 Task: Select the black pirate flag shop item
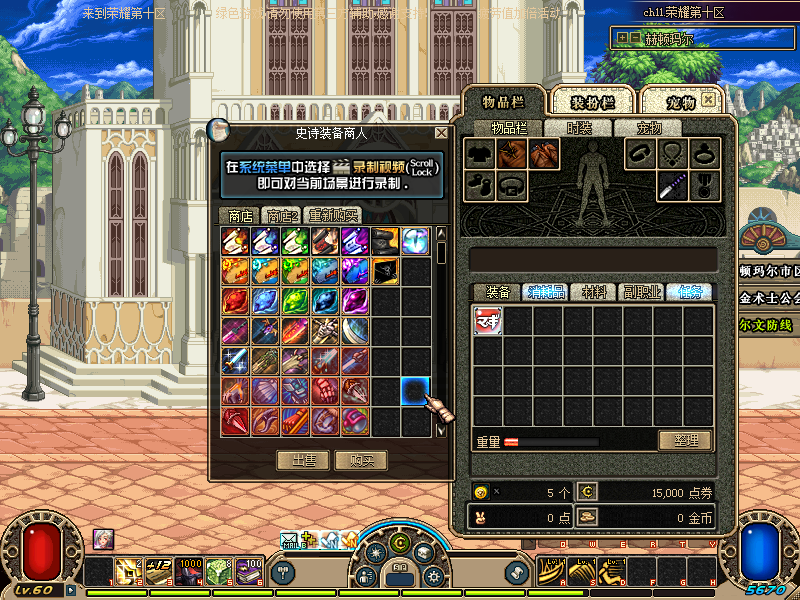(x=386, y=270)
